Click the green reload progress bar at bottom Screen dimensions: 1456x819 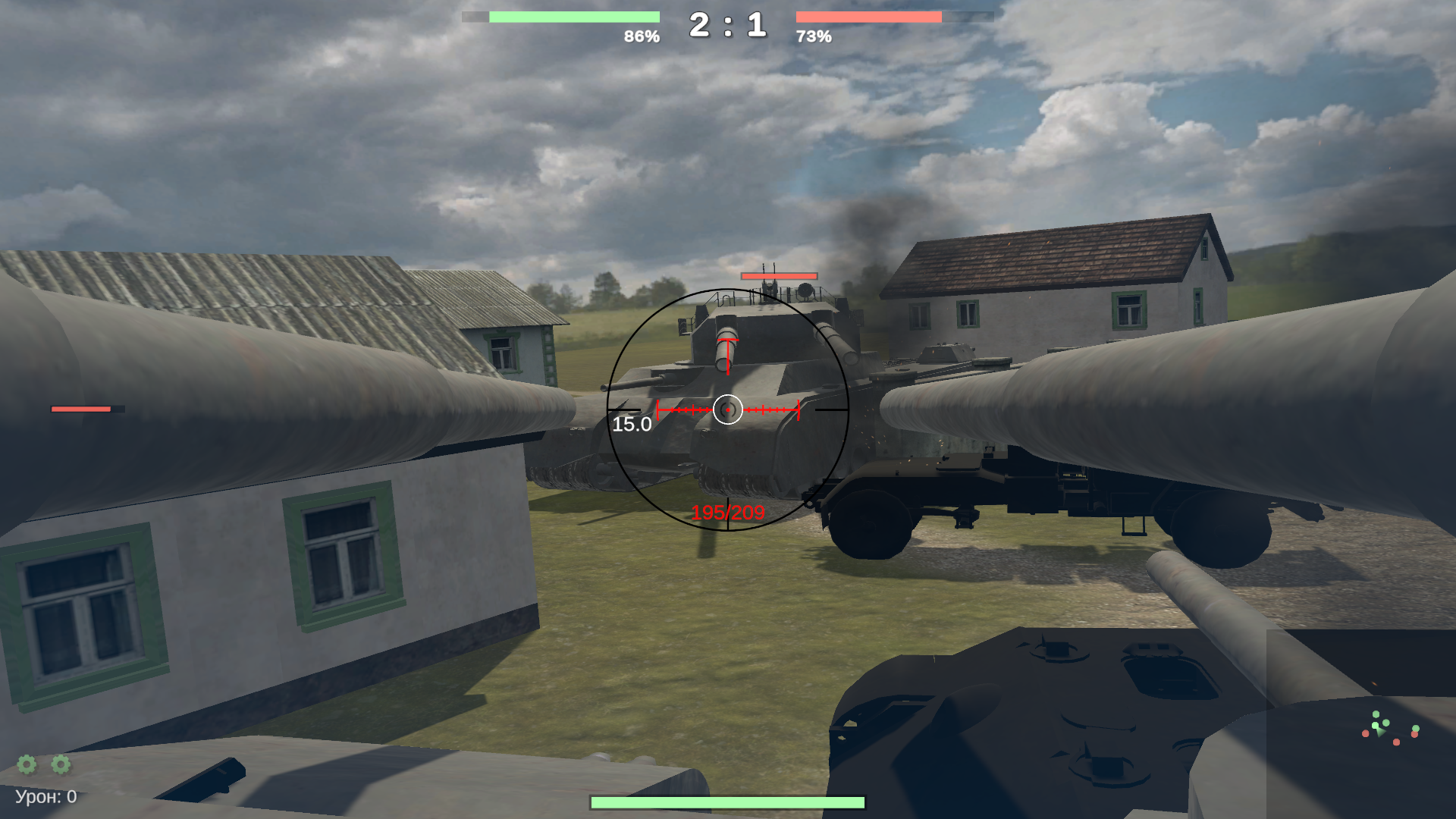tap(728, 800)
